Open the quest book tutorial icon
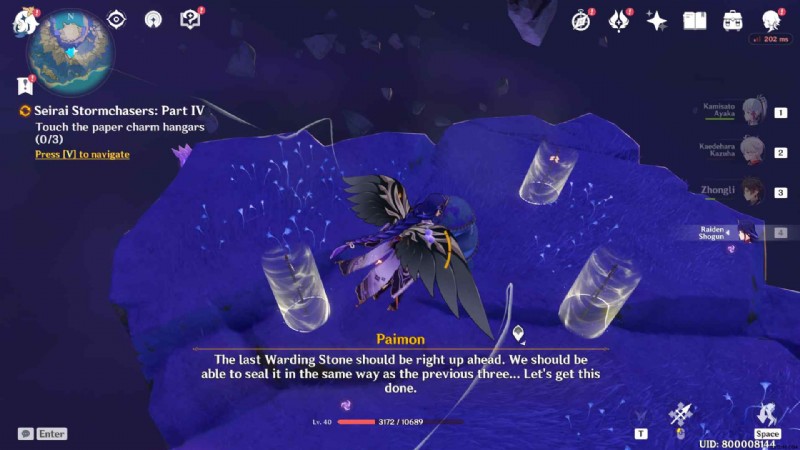 [x=190, y=19]
